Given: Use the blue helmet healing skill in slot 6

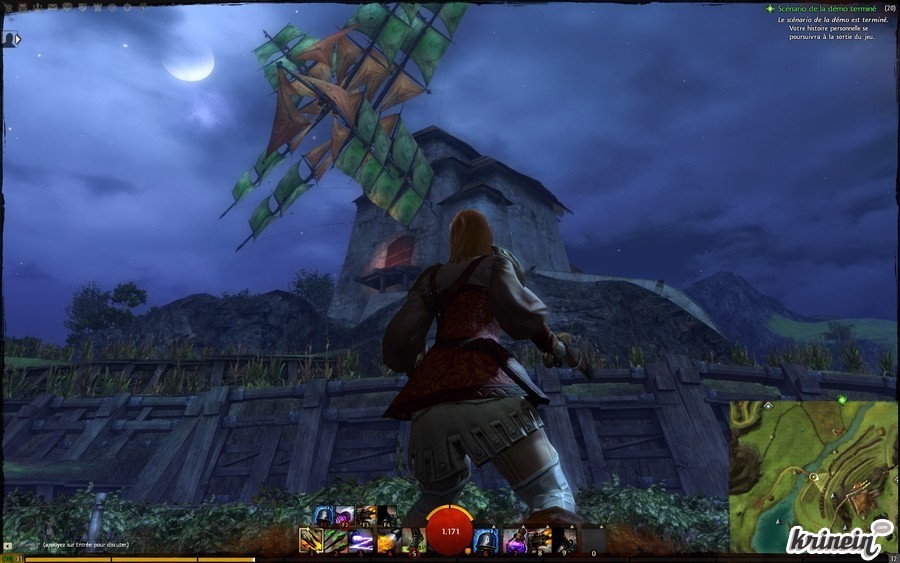Looking at the screenshot, I should pyautogui.click(x=487, y=541).
